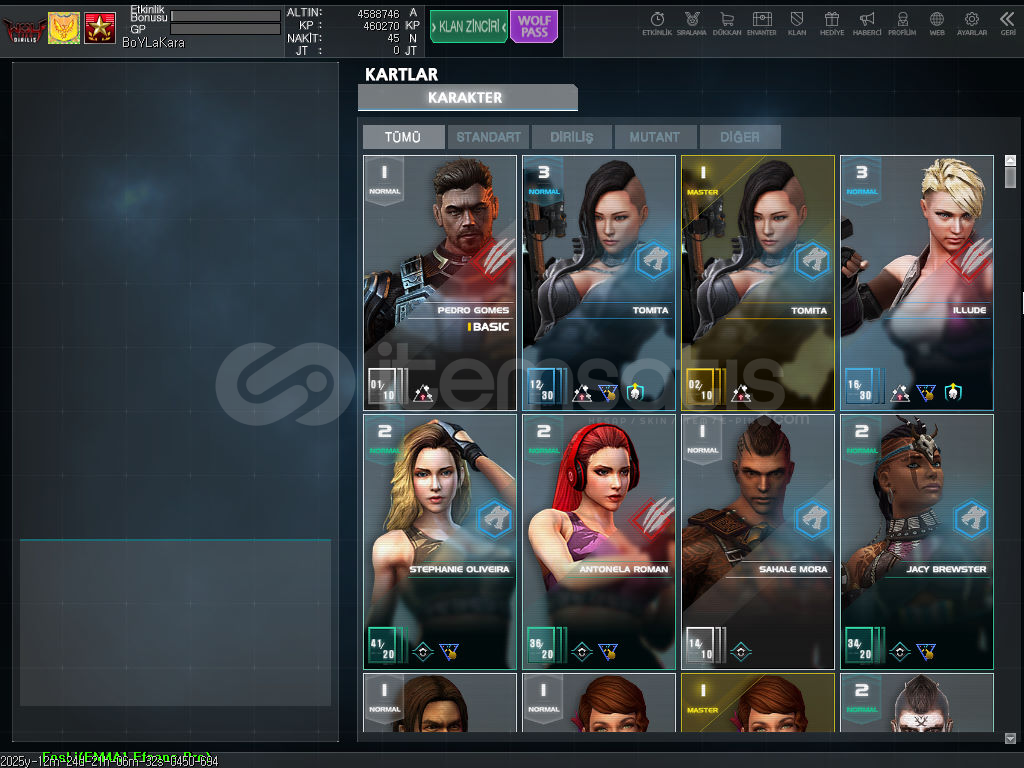
Task: Open the Etkinlik events menu
Action: click(x=657, y=23)
